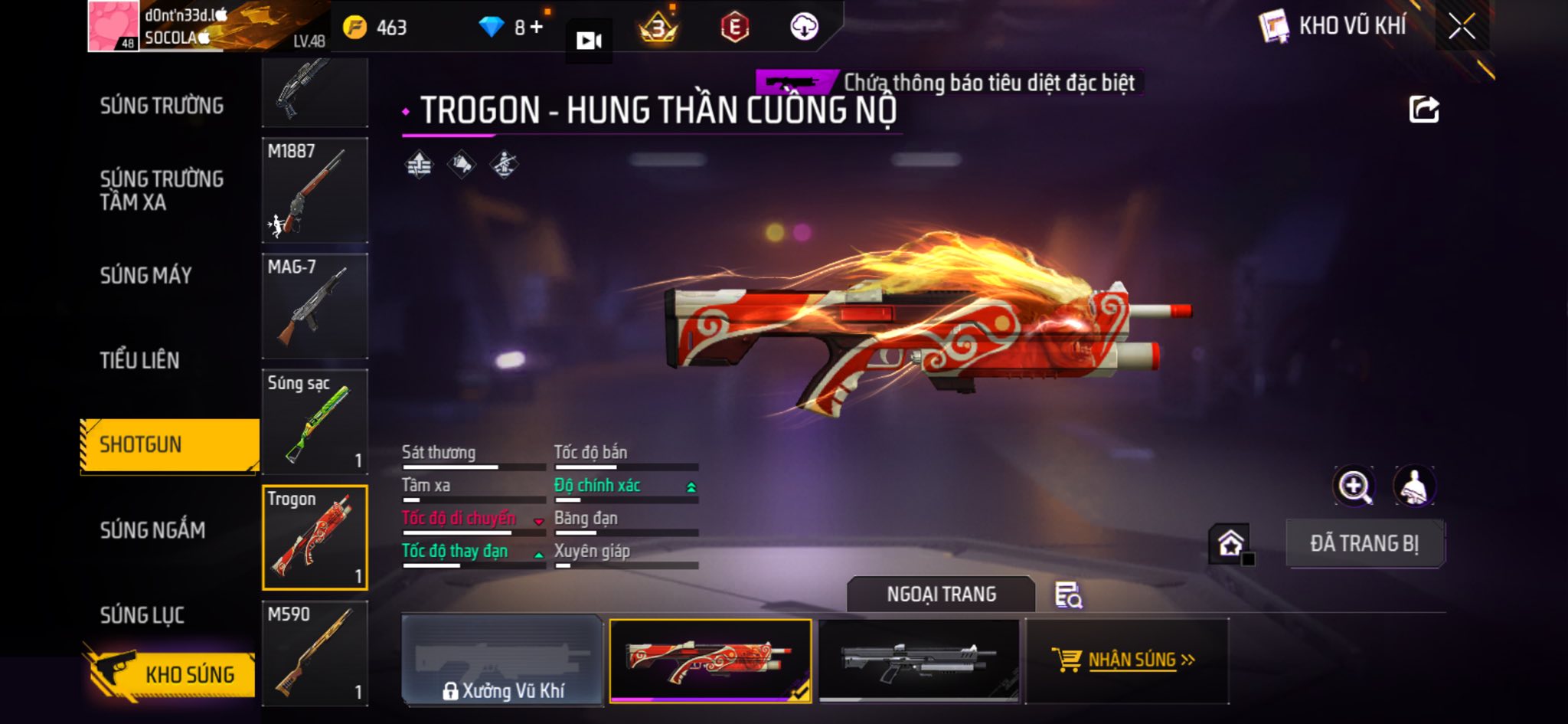
Task: Open the Súng Trường Tầm Xa category
Action: coord(162,190)
